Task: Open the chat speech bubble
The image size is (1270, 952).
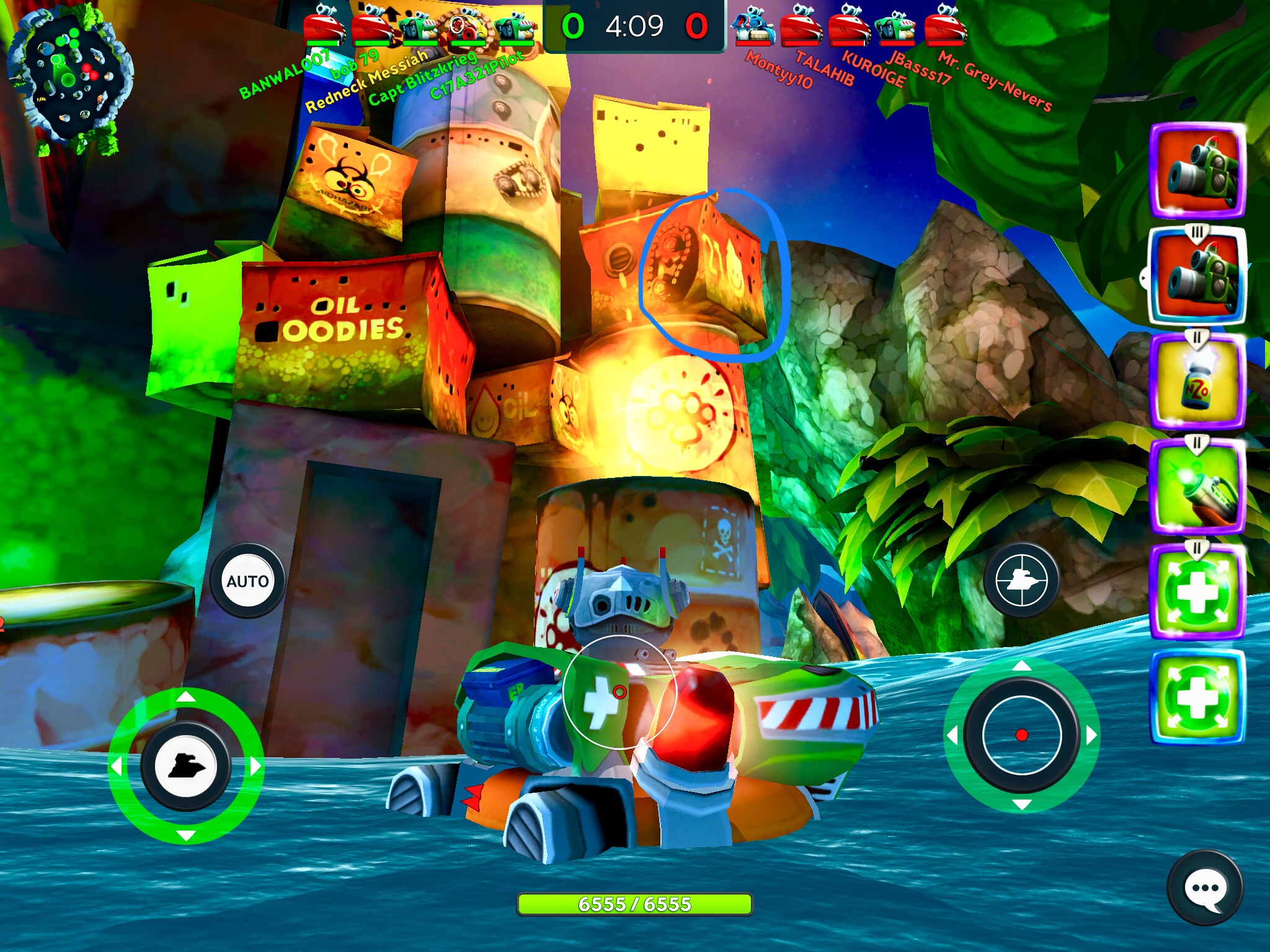Action: click(x=1204, y=889)
